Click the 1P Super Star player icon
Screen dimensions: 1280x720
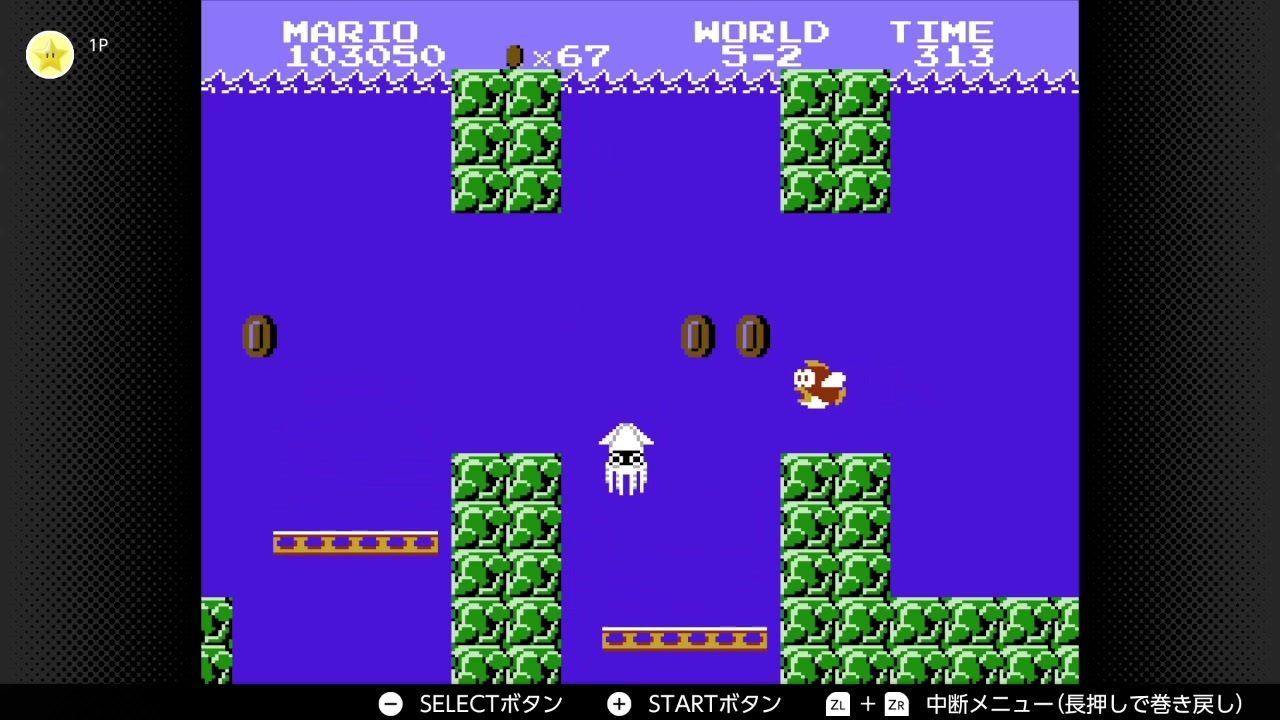(x=50, y=55)
